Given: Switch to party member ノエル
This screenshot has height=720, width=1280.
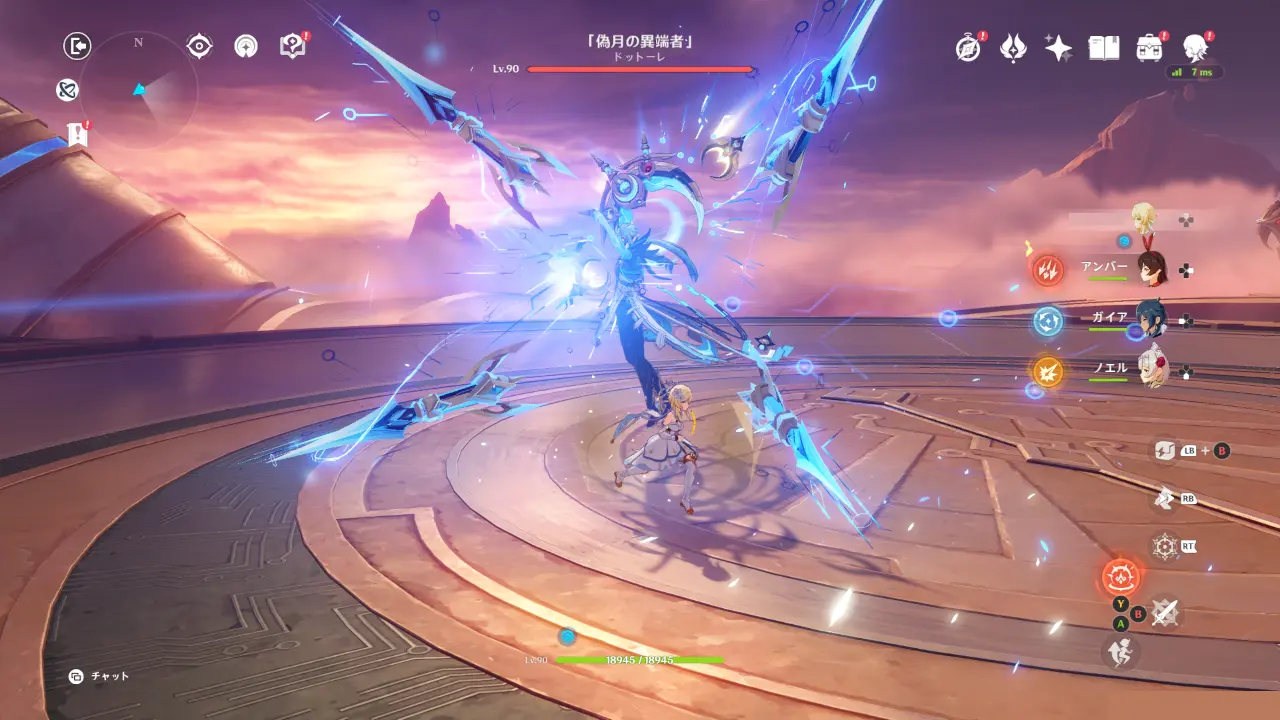Looking at the screenshot, I should click(x=1151, y=370).
